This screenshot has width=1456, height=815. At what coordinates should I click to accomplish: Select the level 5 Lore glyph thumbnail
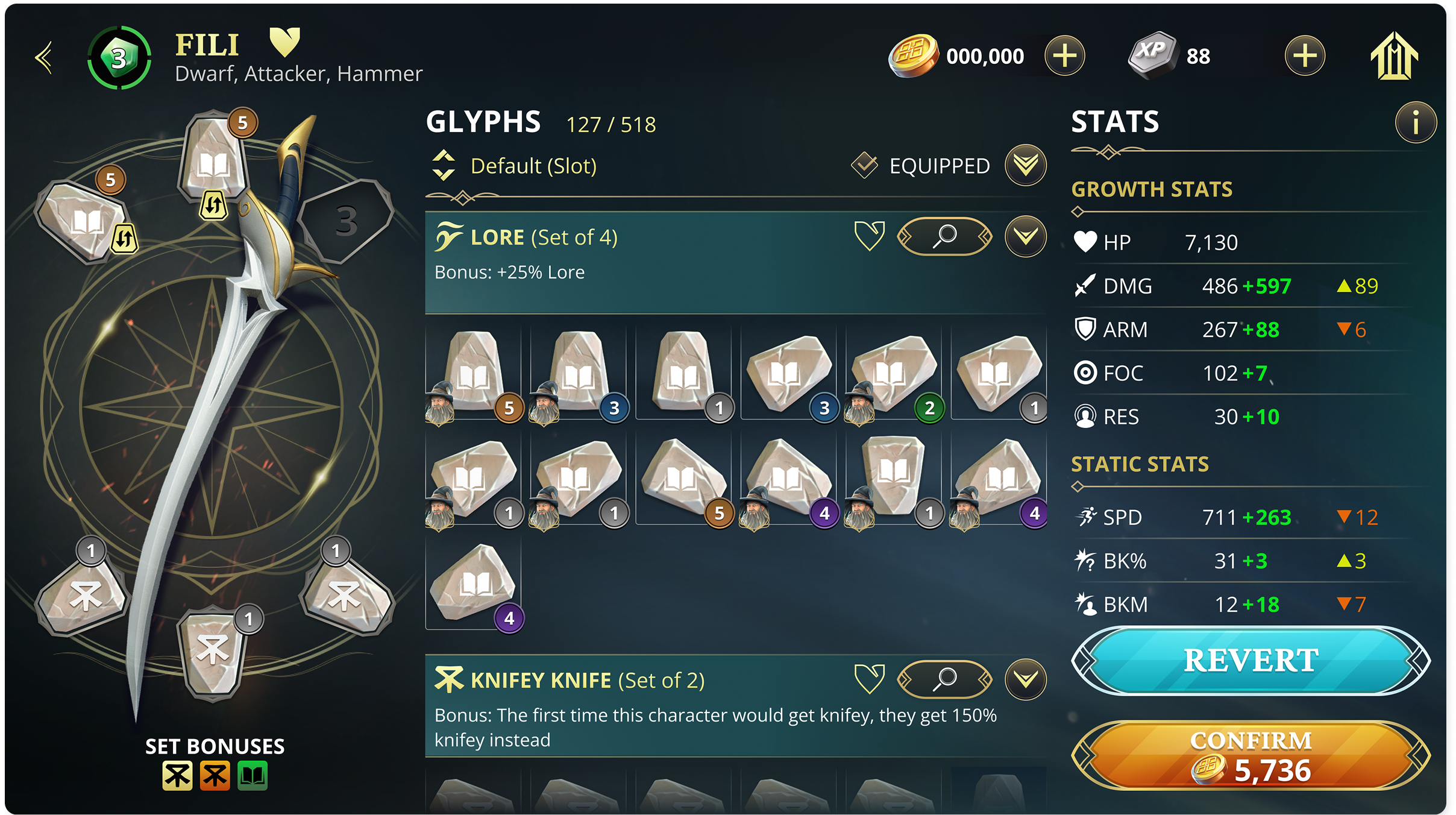pos(473,374)
